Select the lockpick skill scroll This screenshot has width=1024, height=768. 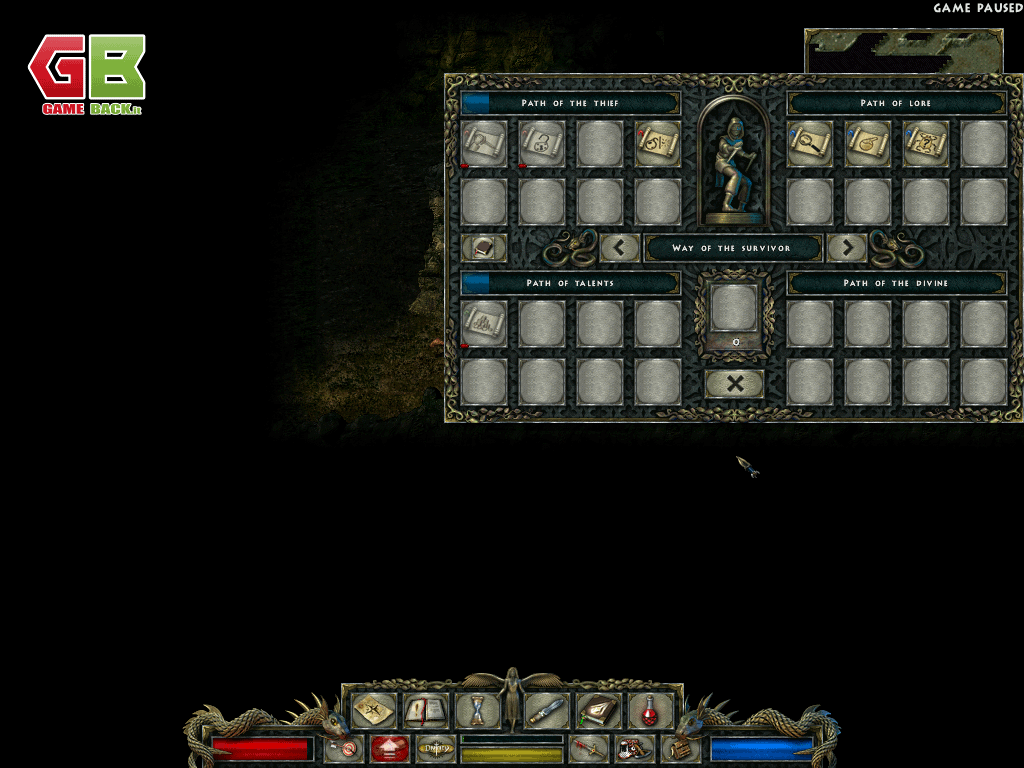[x=542, y=144]
